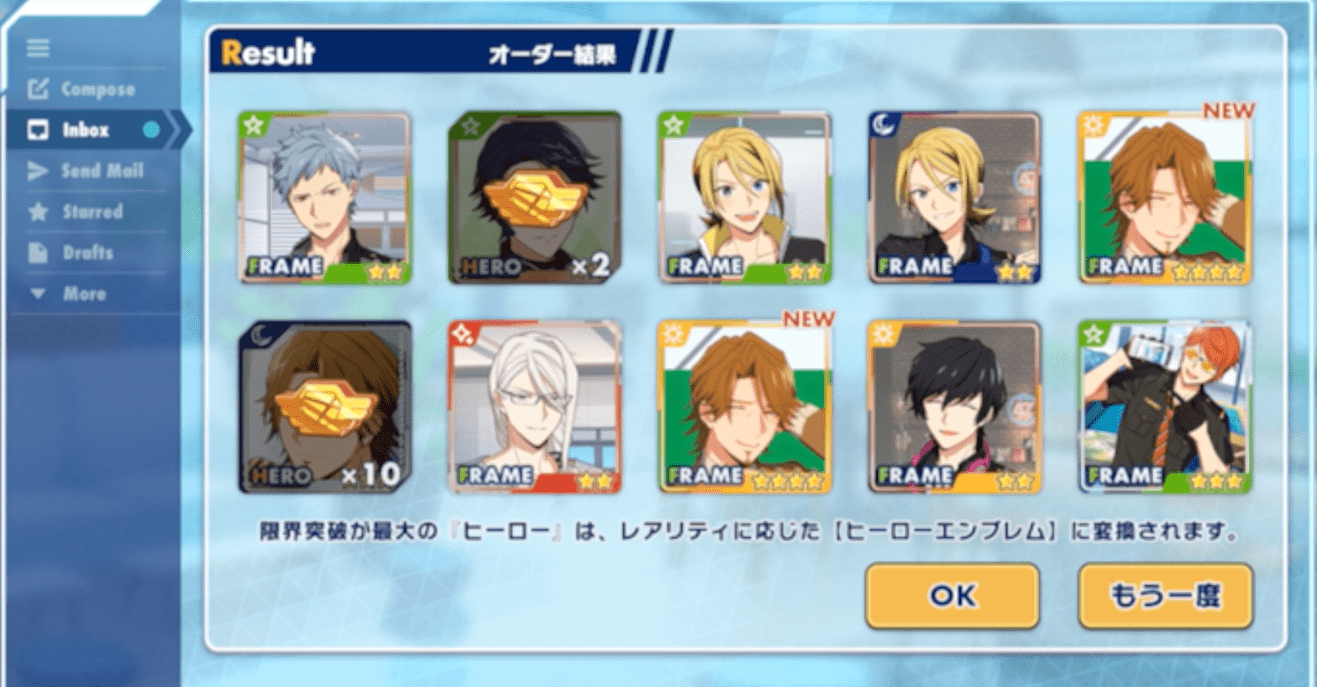Pick the white-haired glasses character card
1317x687 pixels.
coord(534,407)
